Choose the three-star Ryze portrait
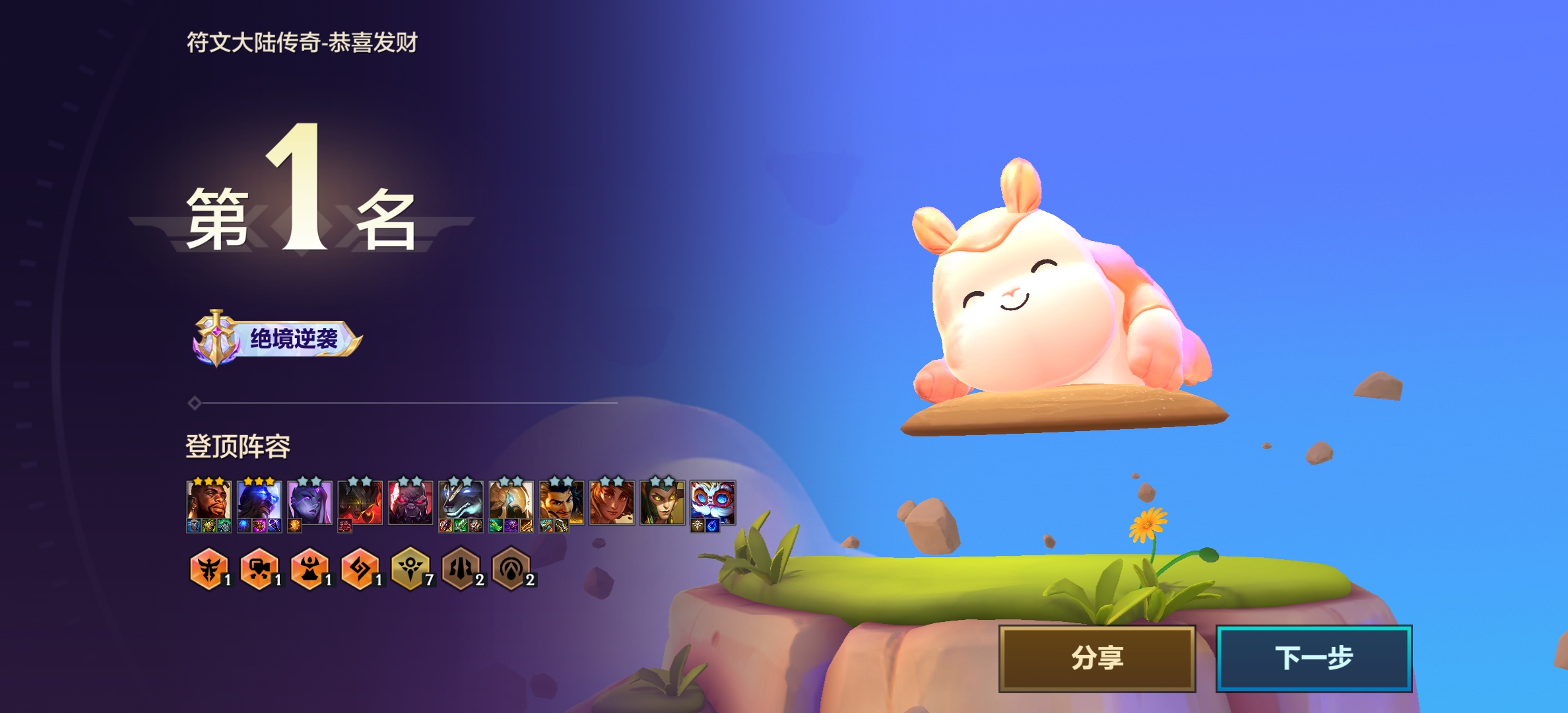The width and height of the screenshot is (1568, 713). tap(259, 502)
